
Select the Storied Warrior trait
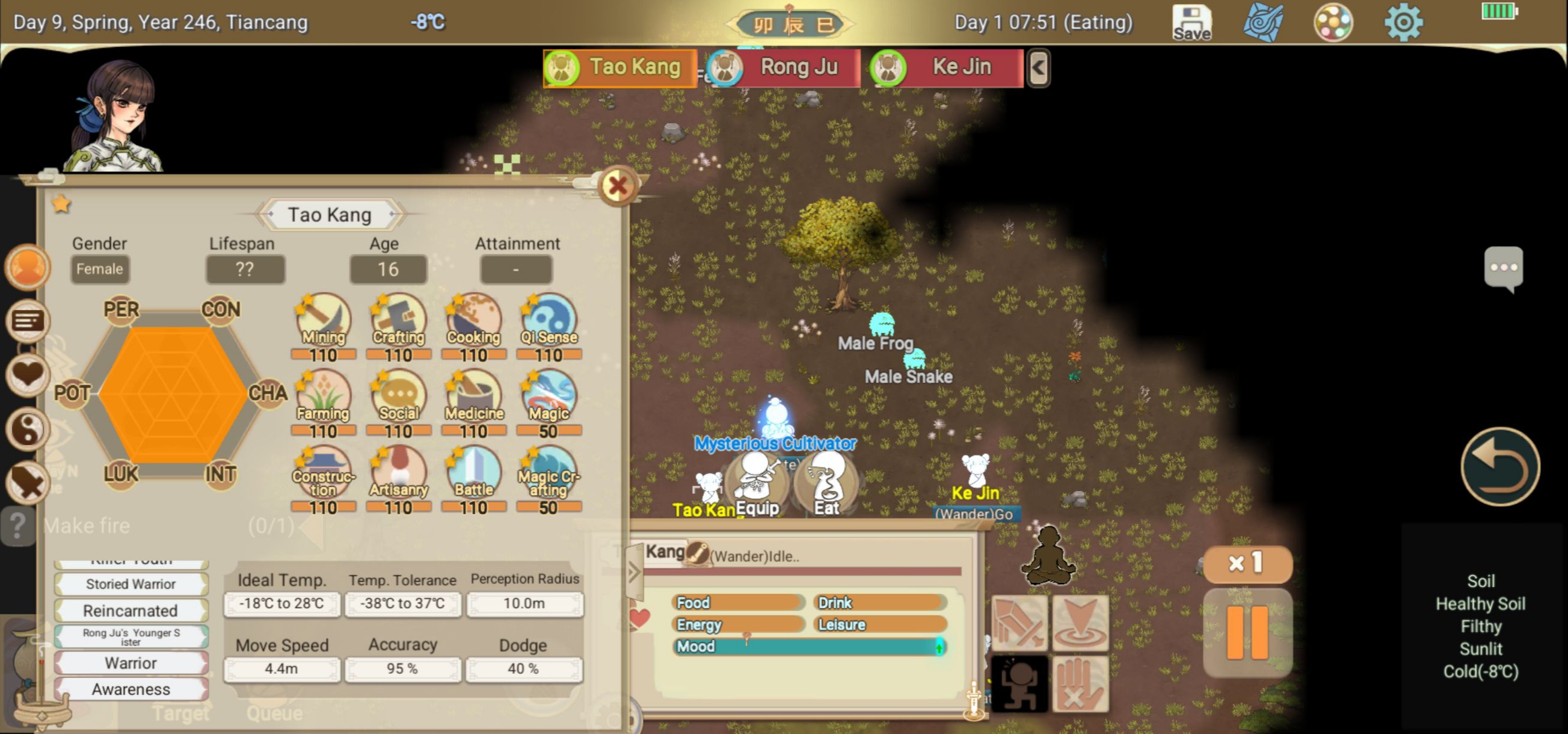(x=131, y=584)
